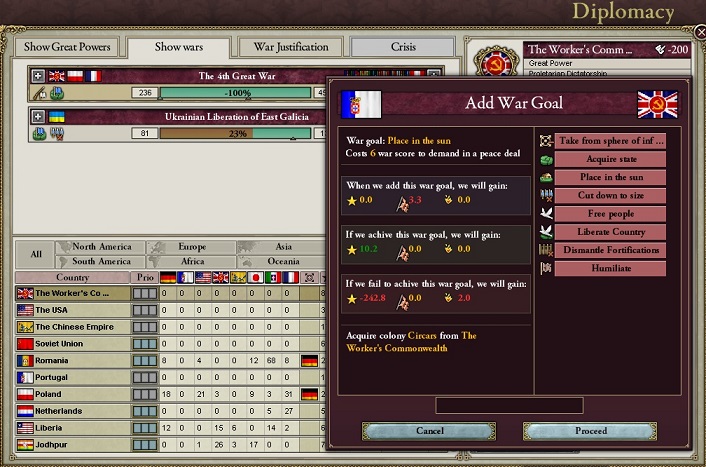Select Romania in the country list
Viewport: 706px width, 467px height.
coord(72,359)
